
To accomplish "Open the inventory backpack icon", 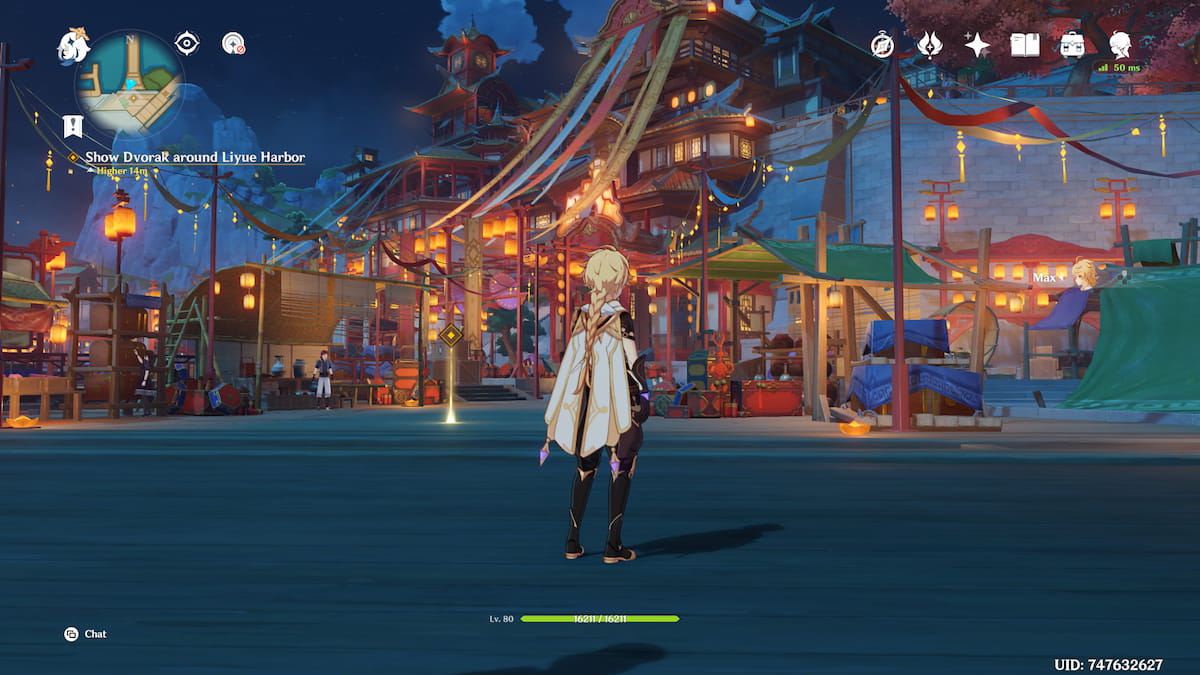I will point(1072,44).
